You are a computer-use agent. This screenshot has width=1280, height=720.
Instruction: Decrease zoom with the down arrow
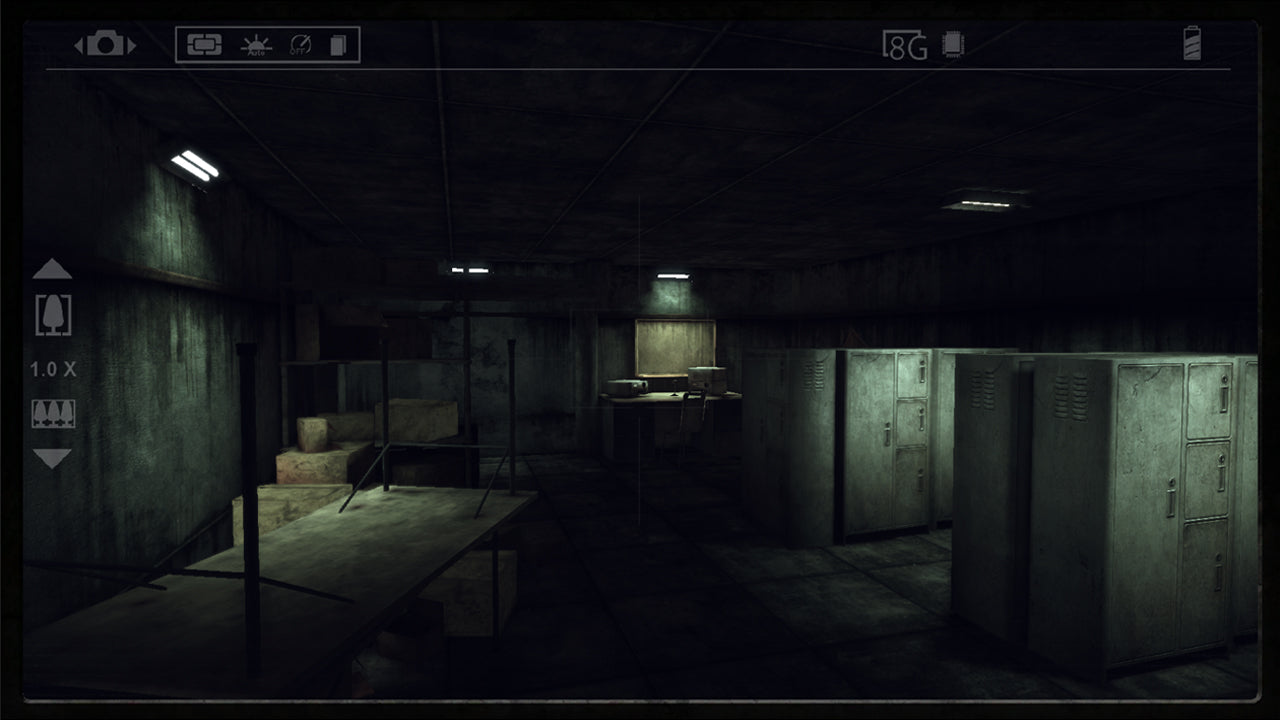[x=52, y=459]
